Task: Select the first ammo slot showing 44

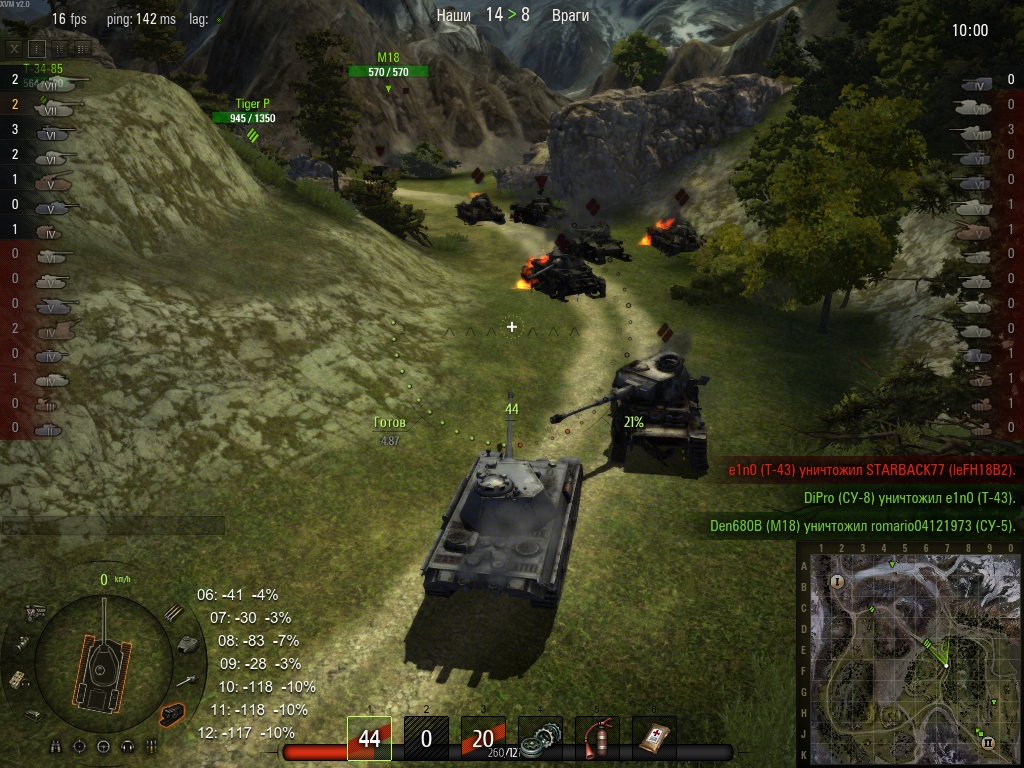Action: (369, 738)
